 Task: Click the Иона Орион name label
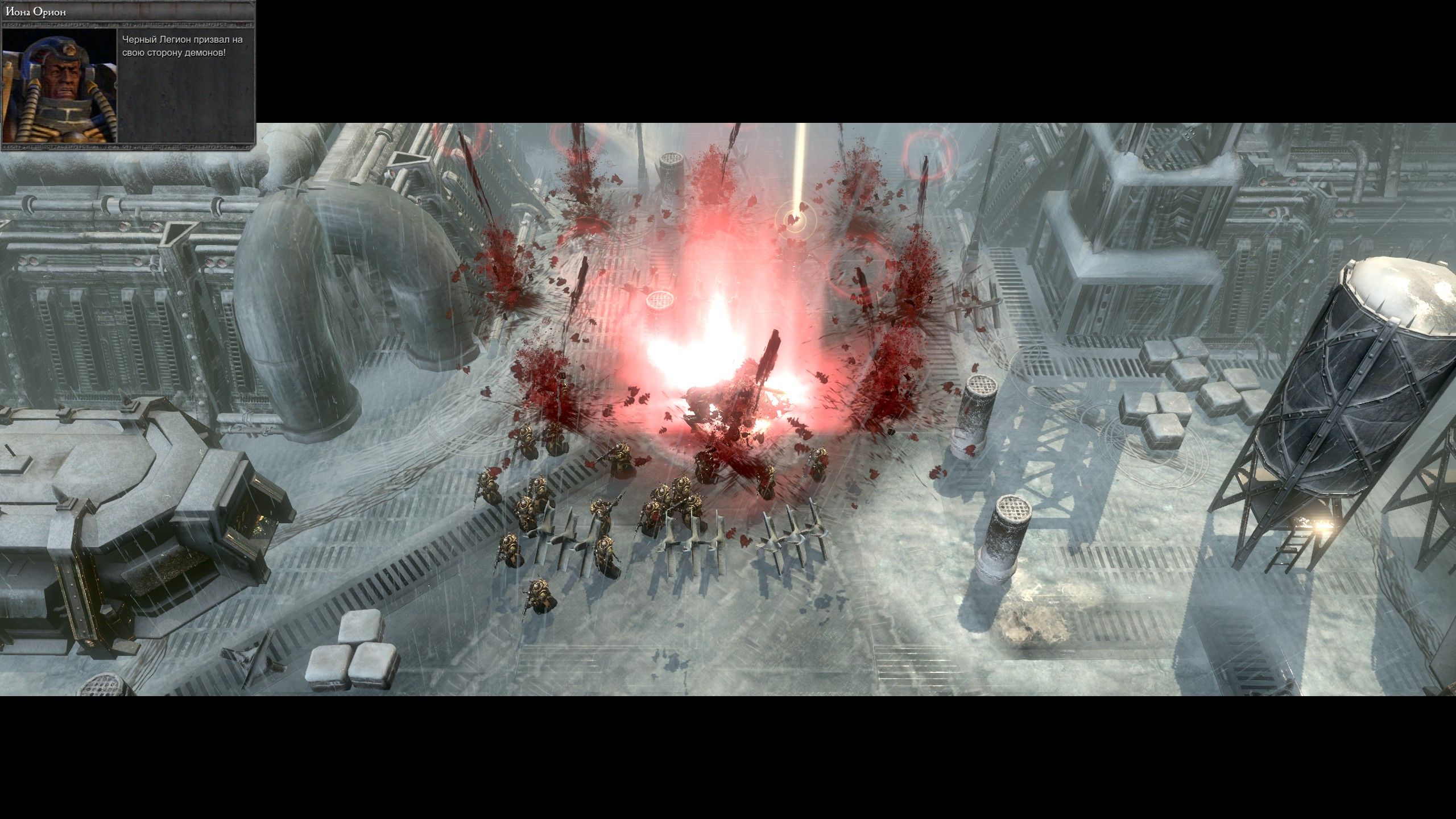pyautogui.click(x=37, y=13)
